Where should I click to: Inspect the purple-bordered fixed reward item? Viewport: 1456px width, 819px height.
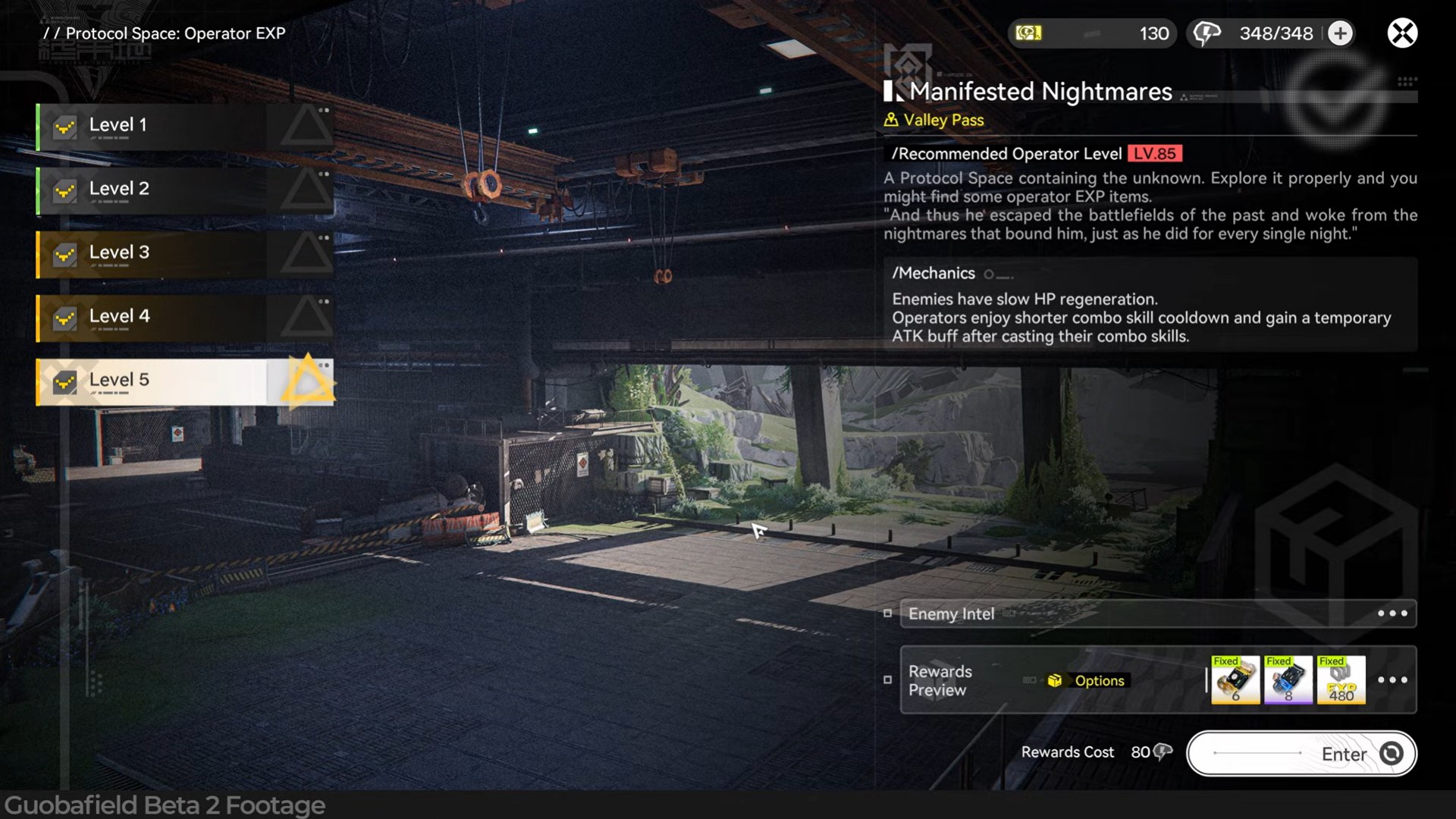1288,680
